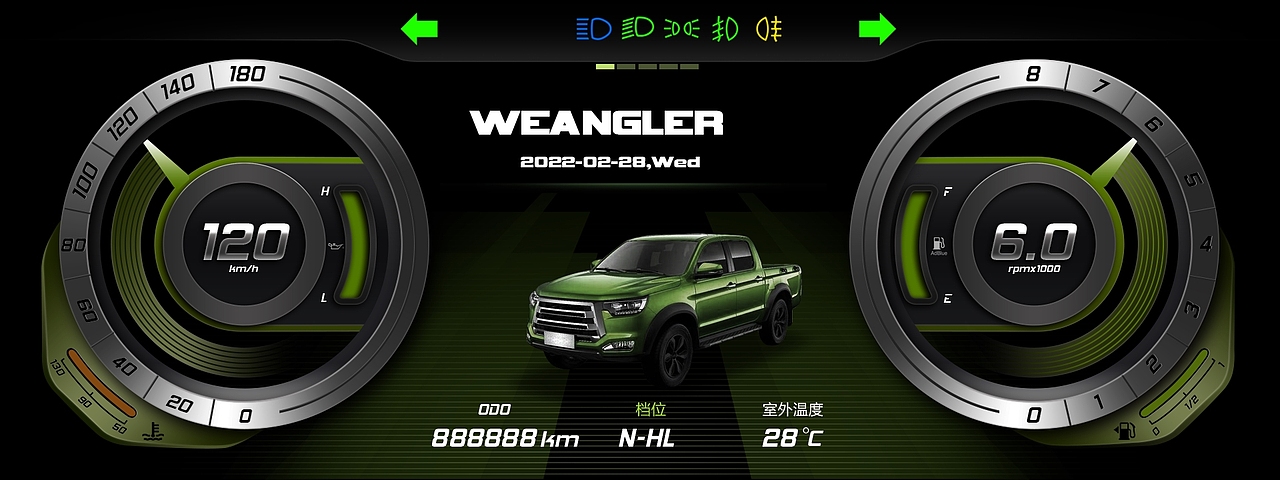Toggle the blue high beam icon
Screen dimensions: 1280x480
tap(593, 29)
